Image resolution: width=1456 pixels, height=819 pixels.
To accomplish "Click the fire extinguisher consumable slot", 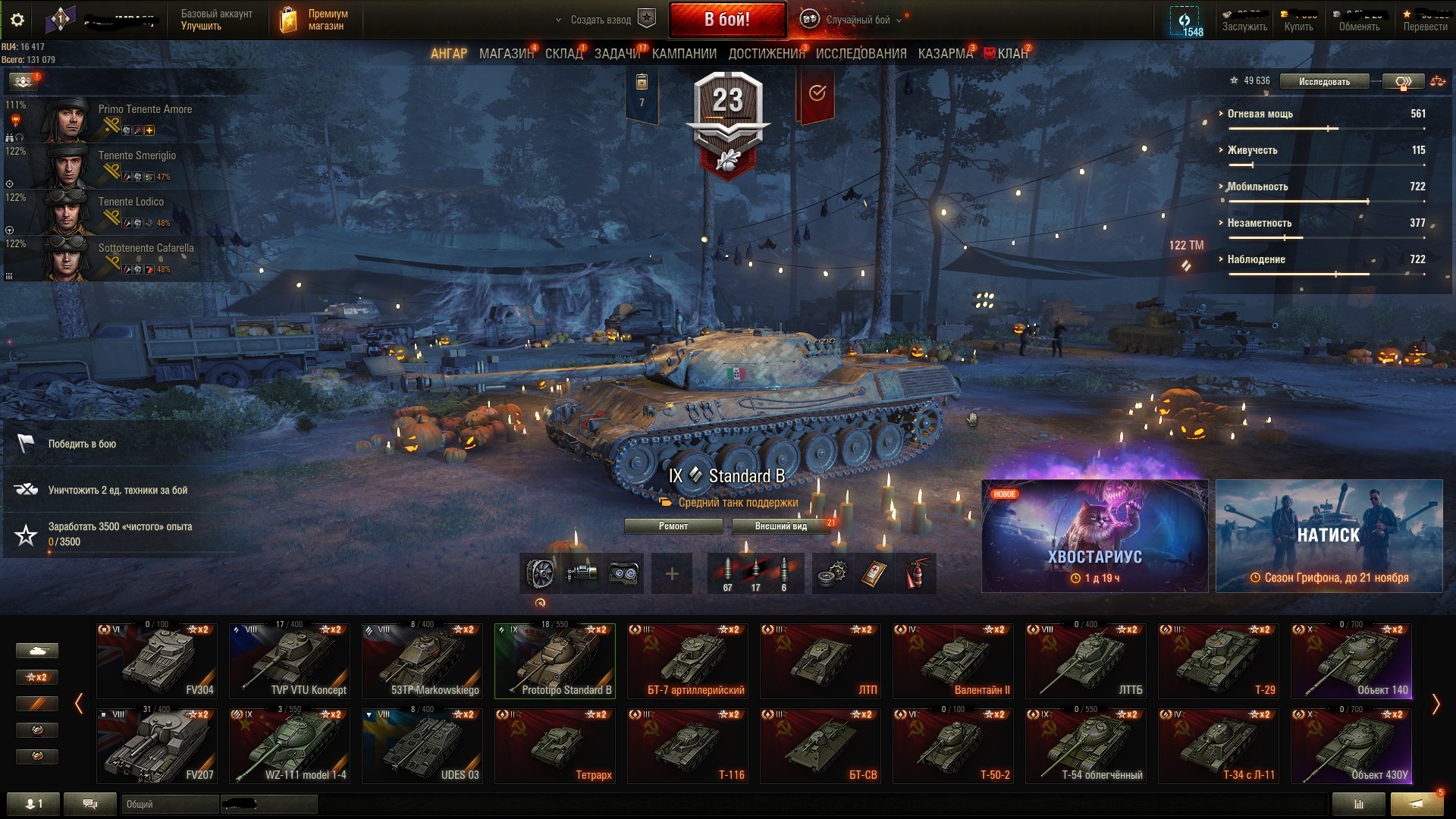I will pos(918,573).
